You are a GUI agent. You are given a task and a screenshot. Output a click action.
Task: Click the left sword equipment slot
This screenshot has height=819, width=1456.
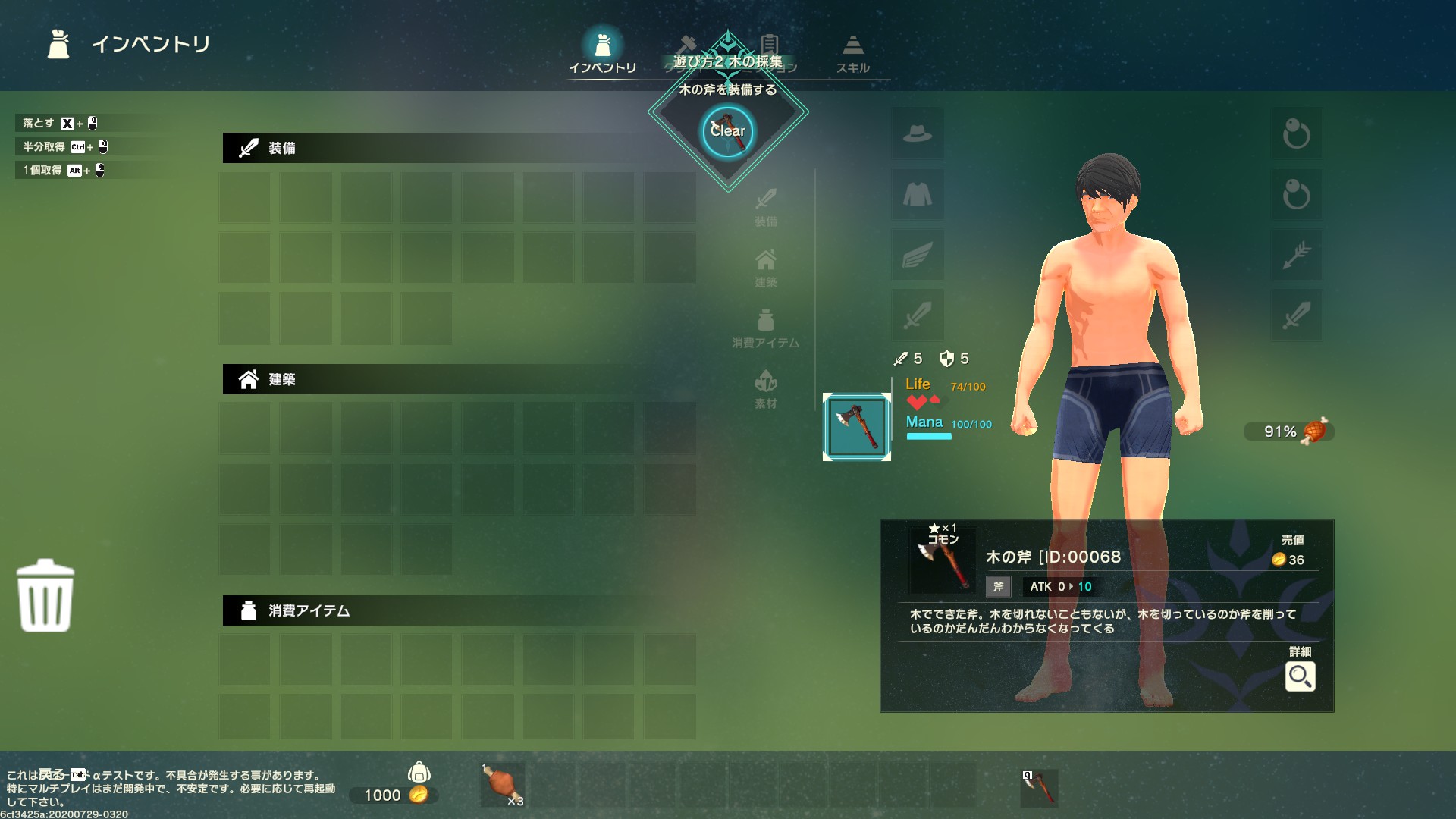click(917, 316)
